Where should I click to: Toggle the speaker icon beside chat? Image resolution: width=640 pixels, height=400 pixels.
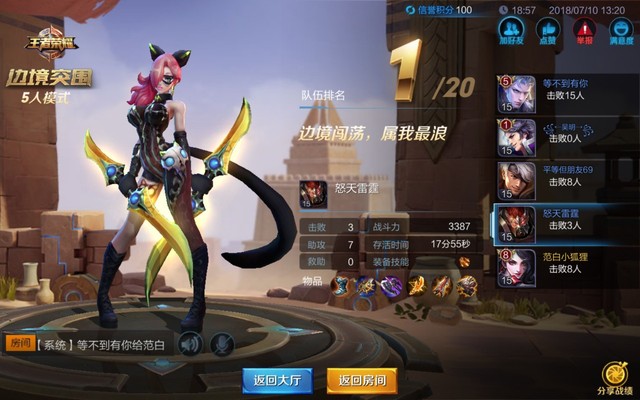tap(190, 345)
